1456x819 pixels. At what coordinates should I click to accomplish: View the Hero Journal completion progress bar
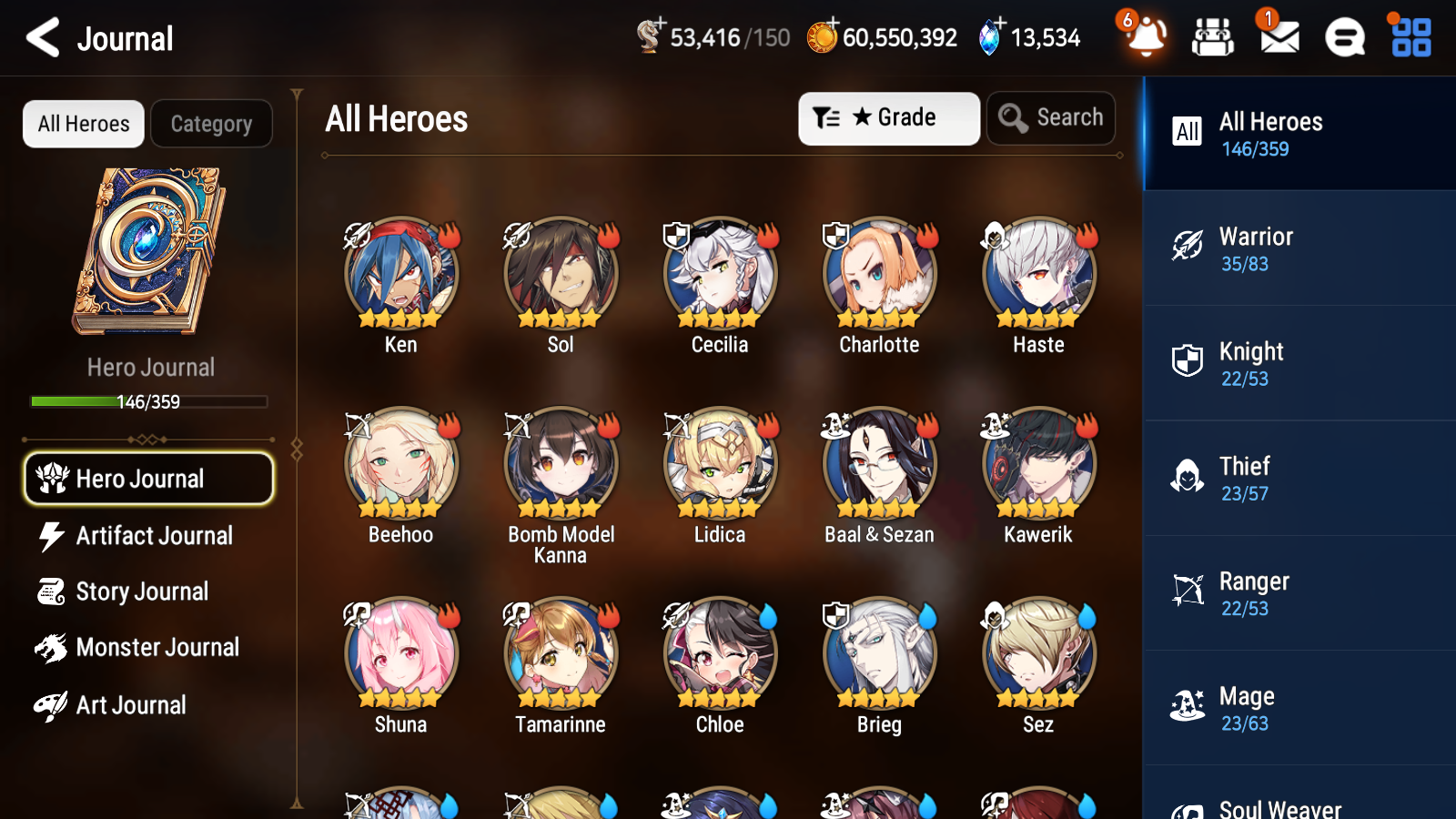pos(148,401)
